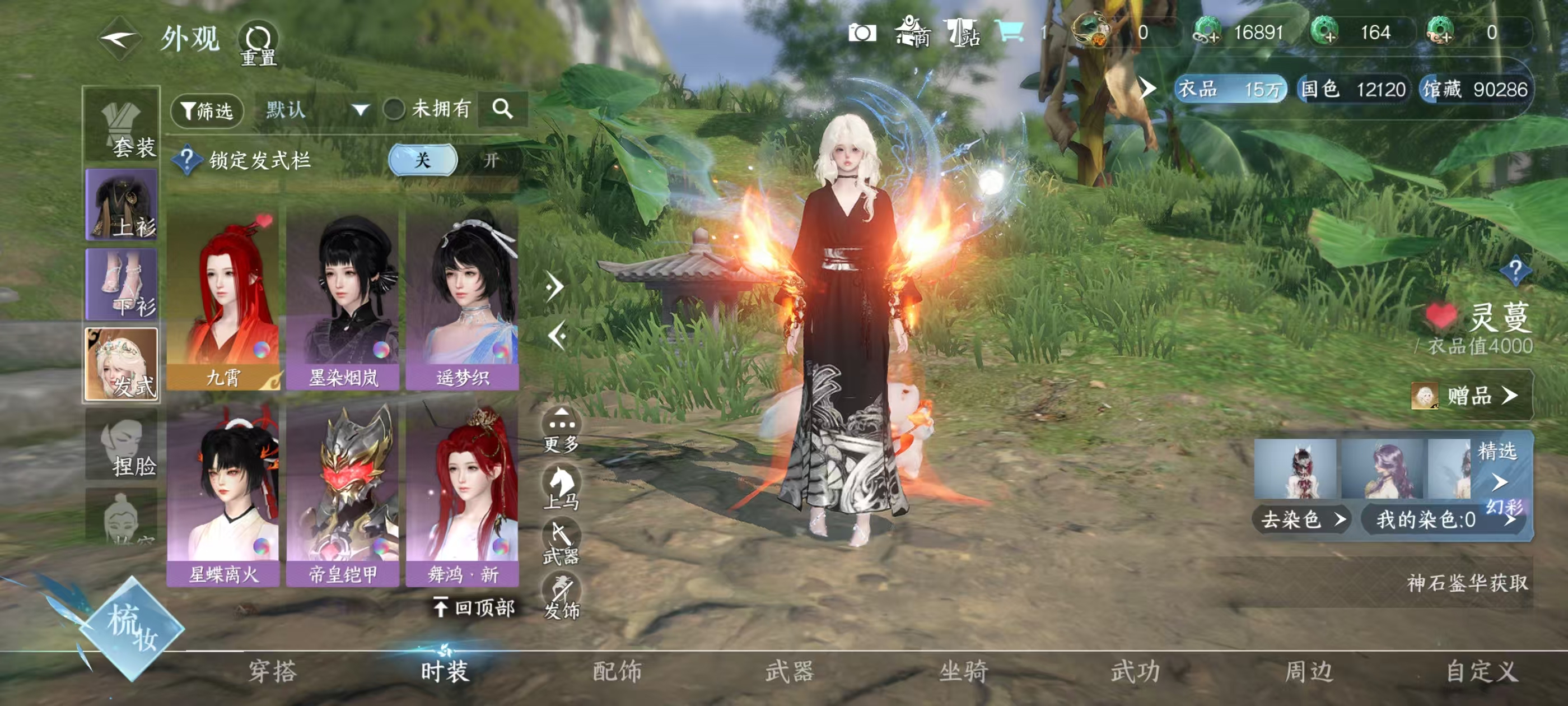Screen dimensions: 1568x706
Task: Open the camera screenshot mode
Action: [x=862, y=33]
